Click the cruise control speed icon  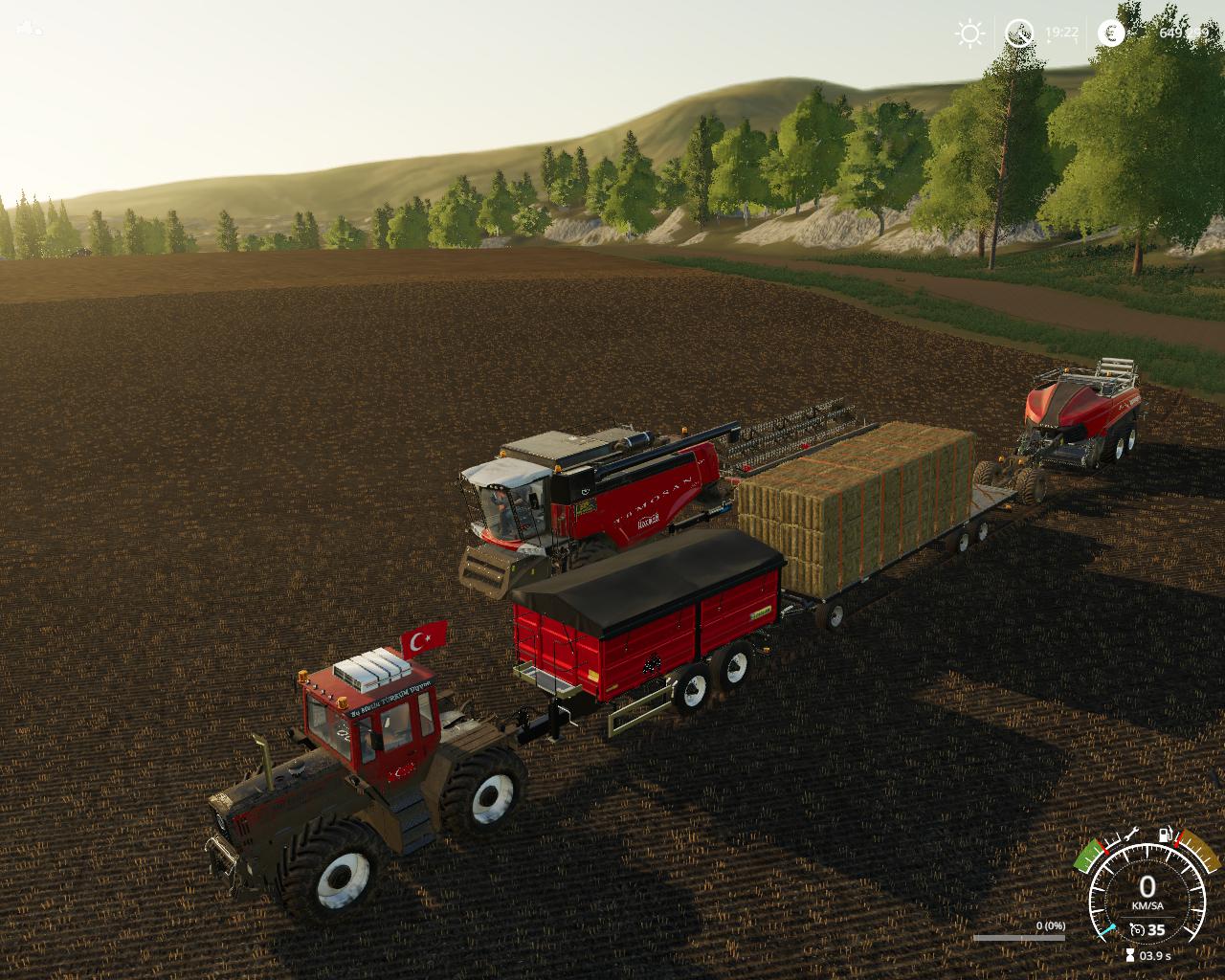click(x=1137, y=929)
